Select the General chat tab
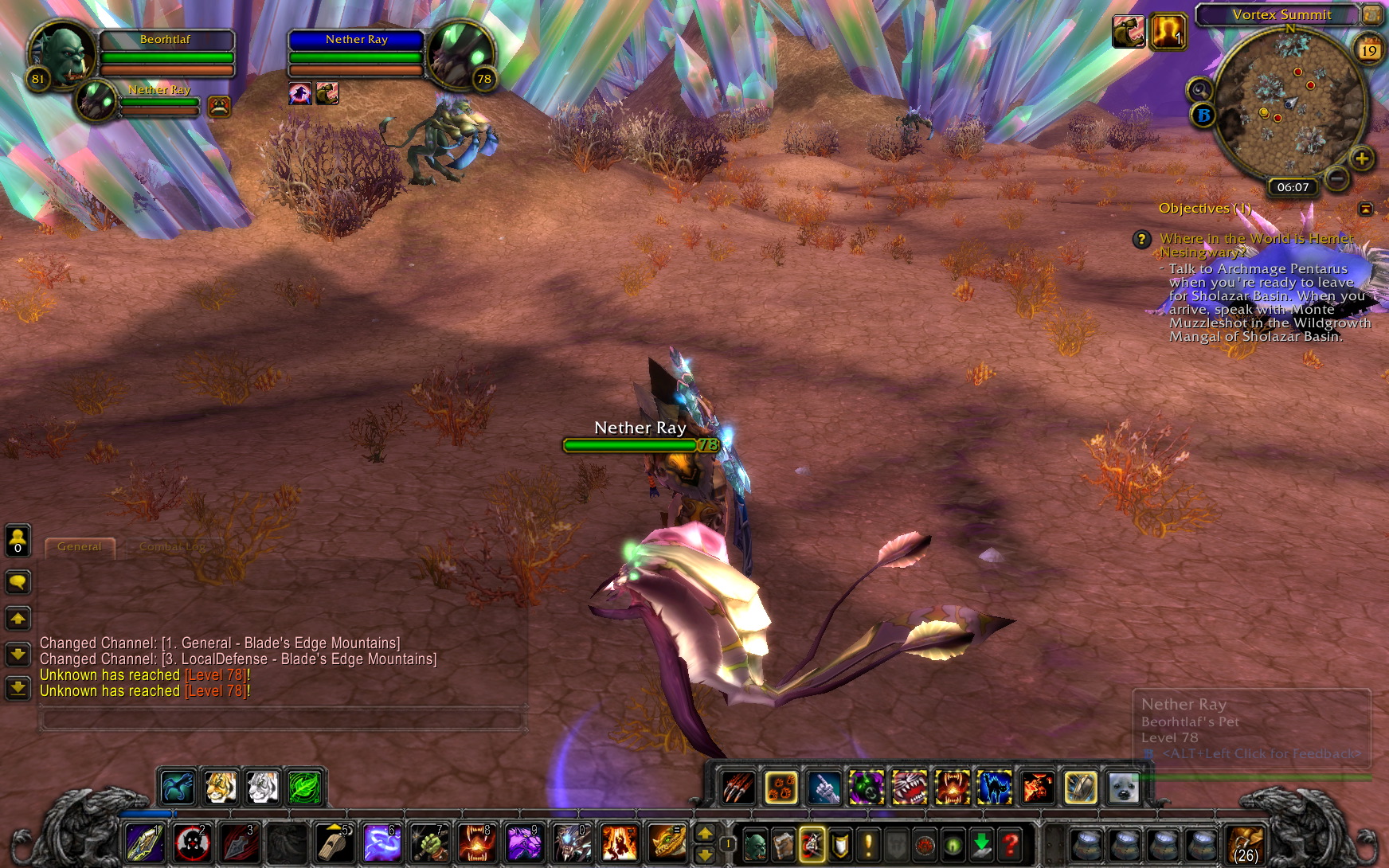1389x868 pixels. point(80,546)
